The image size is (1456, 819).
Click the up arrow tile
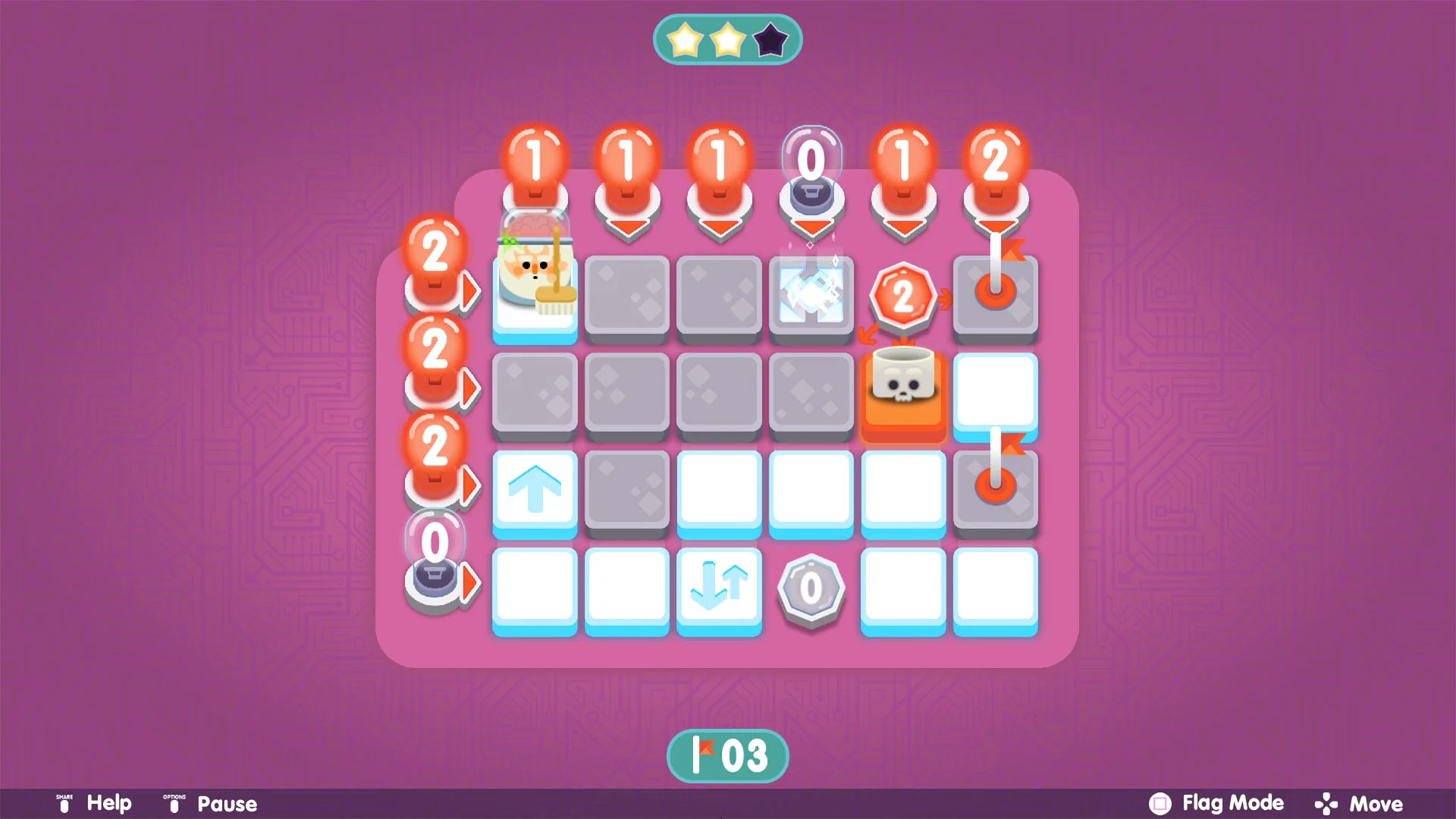(x=535, y=491)
